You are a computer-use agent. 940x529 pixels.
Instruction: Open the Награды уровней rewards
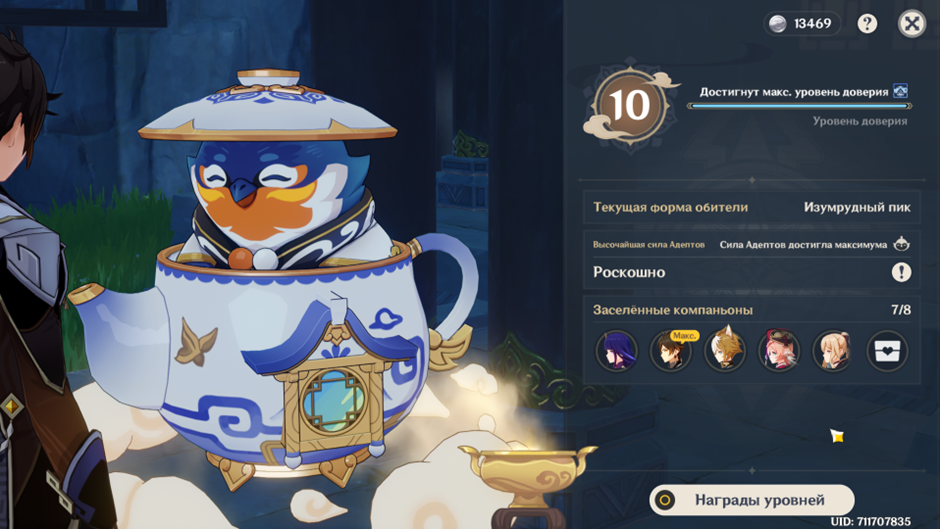(x=751, y=500)
